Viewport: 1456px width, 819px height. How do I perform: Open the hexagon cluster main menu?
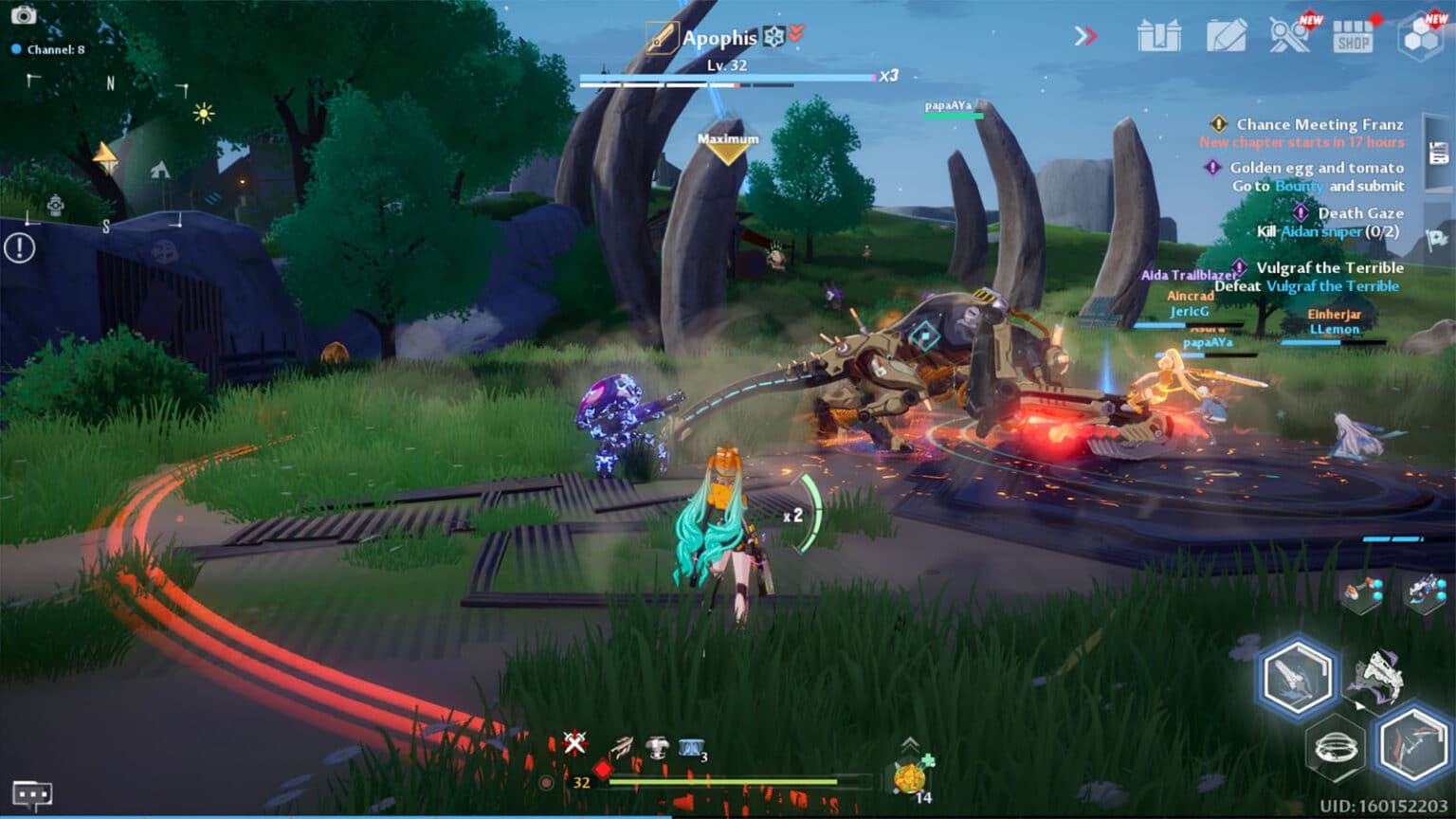point(1422,36)
